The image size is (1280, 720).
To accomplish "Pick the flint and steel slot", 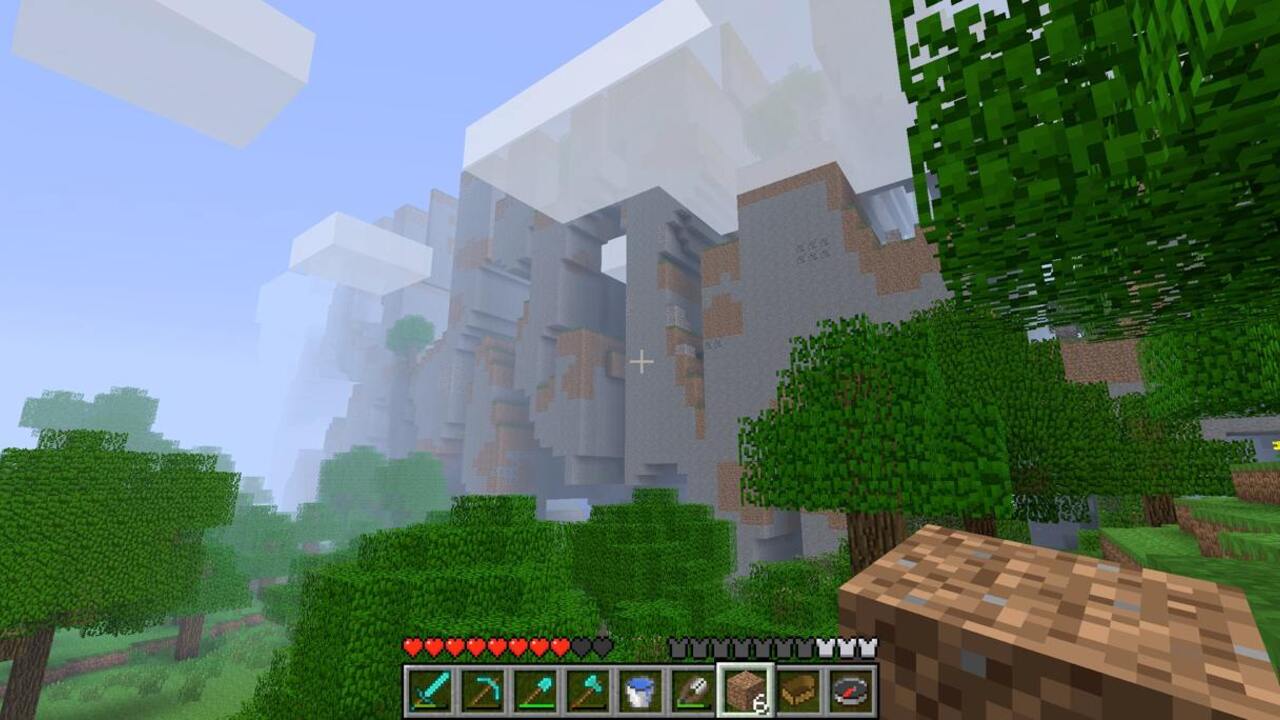I will (x=693, y=691).
